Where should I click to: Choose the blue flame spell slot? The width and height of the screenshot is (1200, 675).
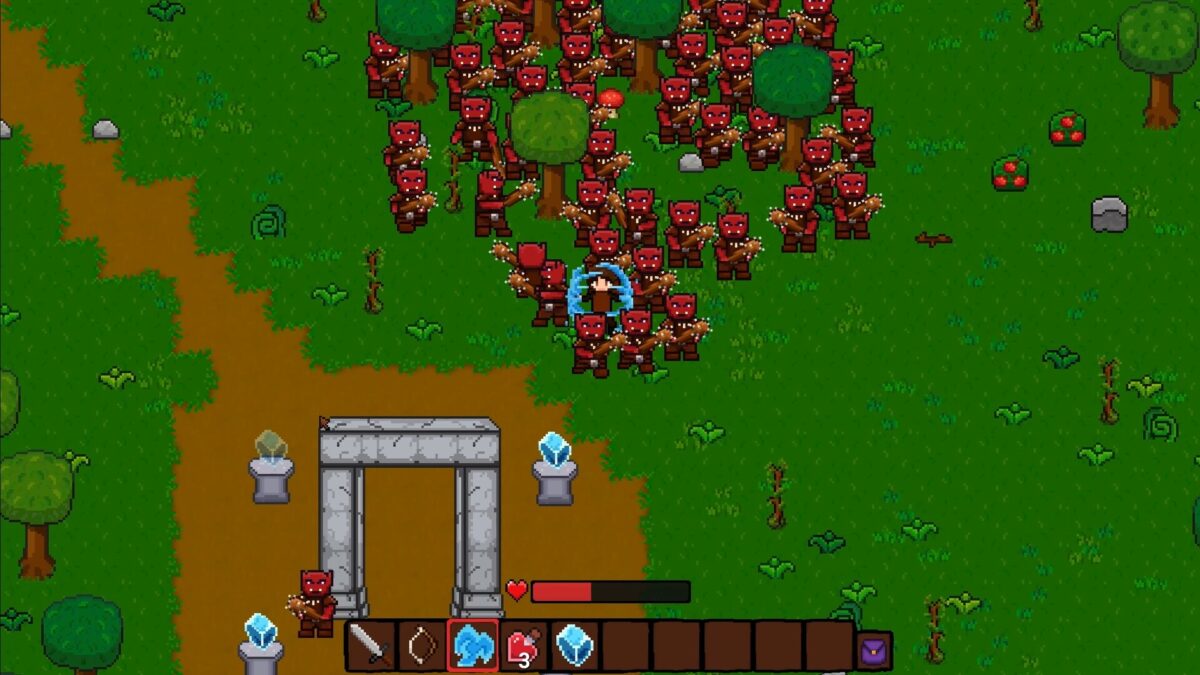(x=473, y=646)
